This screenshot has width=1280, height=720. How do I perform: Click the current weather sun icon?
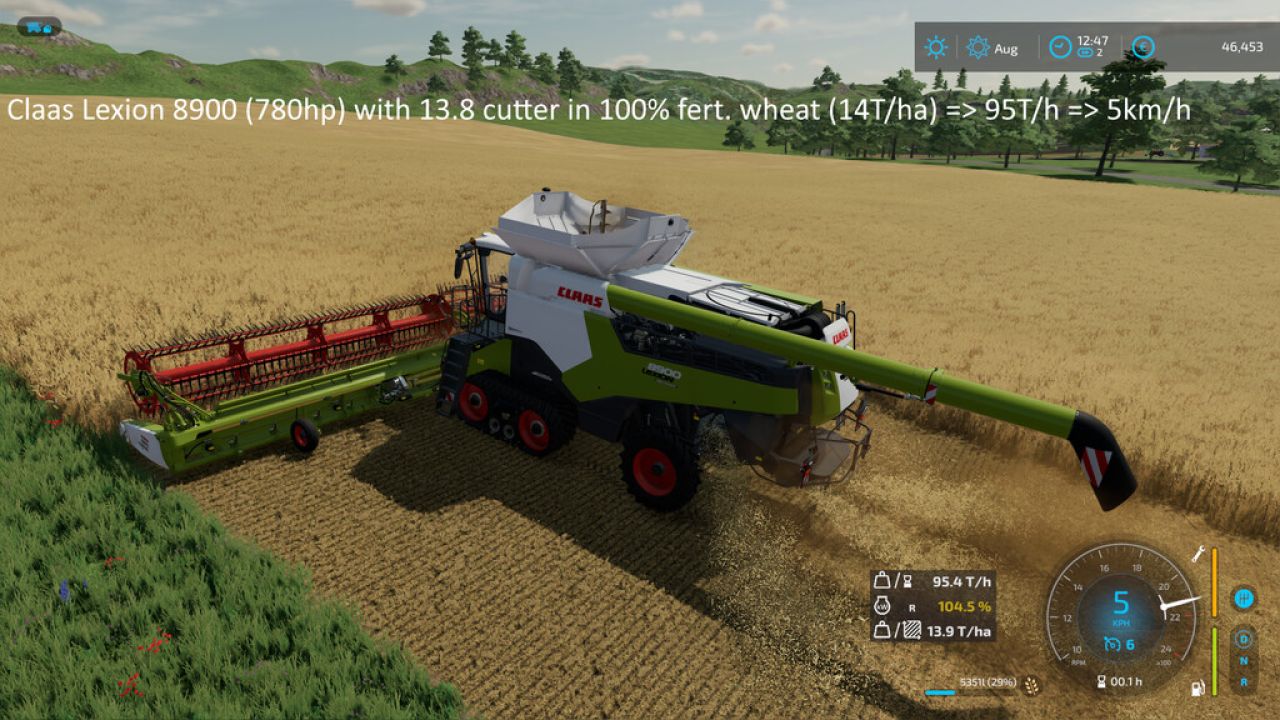pyautogui.click(x=937, y=46)
